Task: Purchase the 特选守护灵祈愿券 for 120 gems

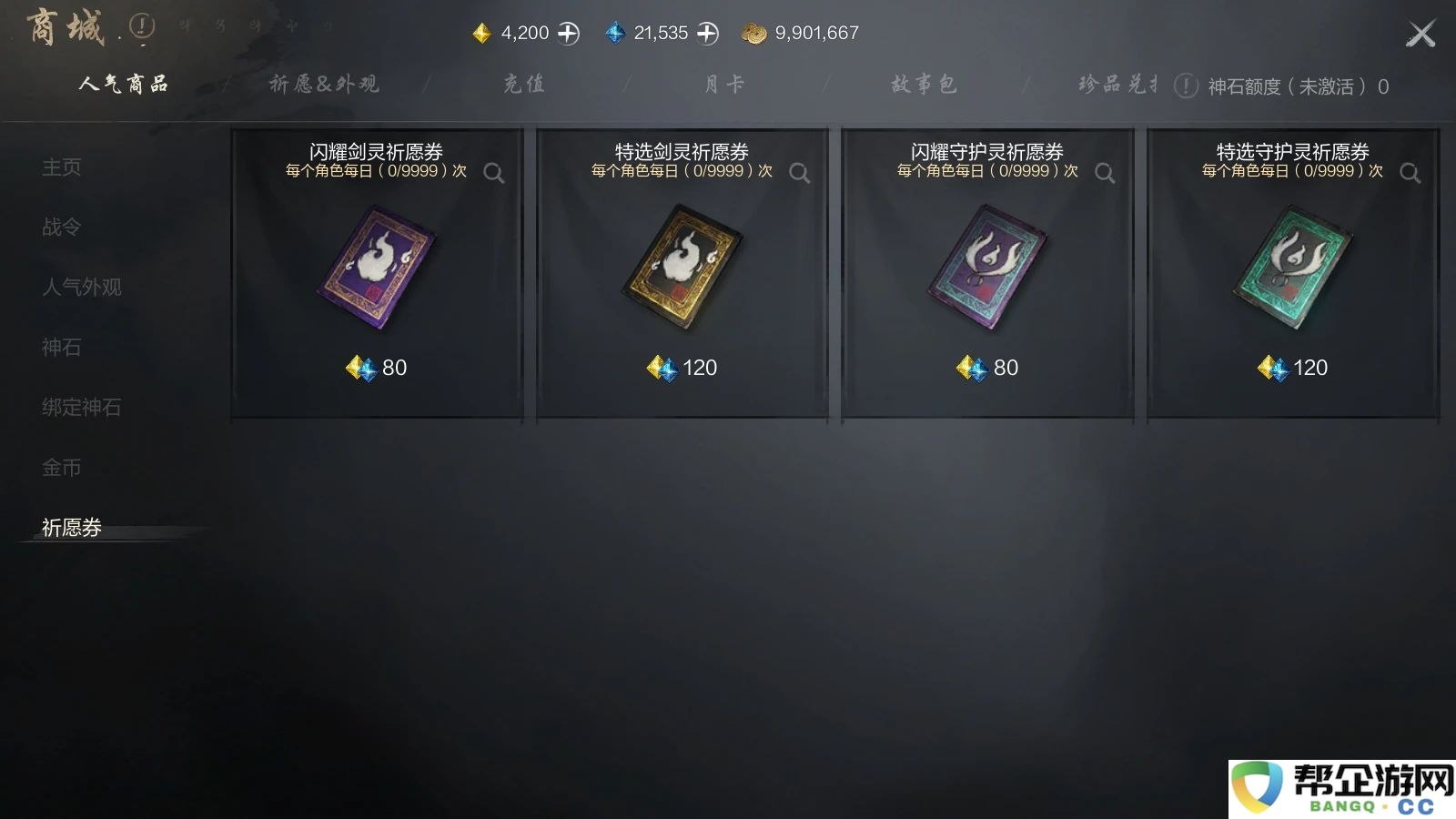Action: [x=1292, y=368]
